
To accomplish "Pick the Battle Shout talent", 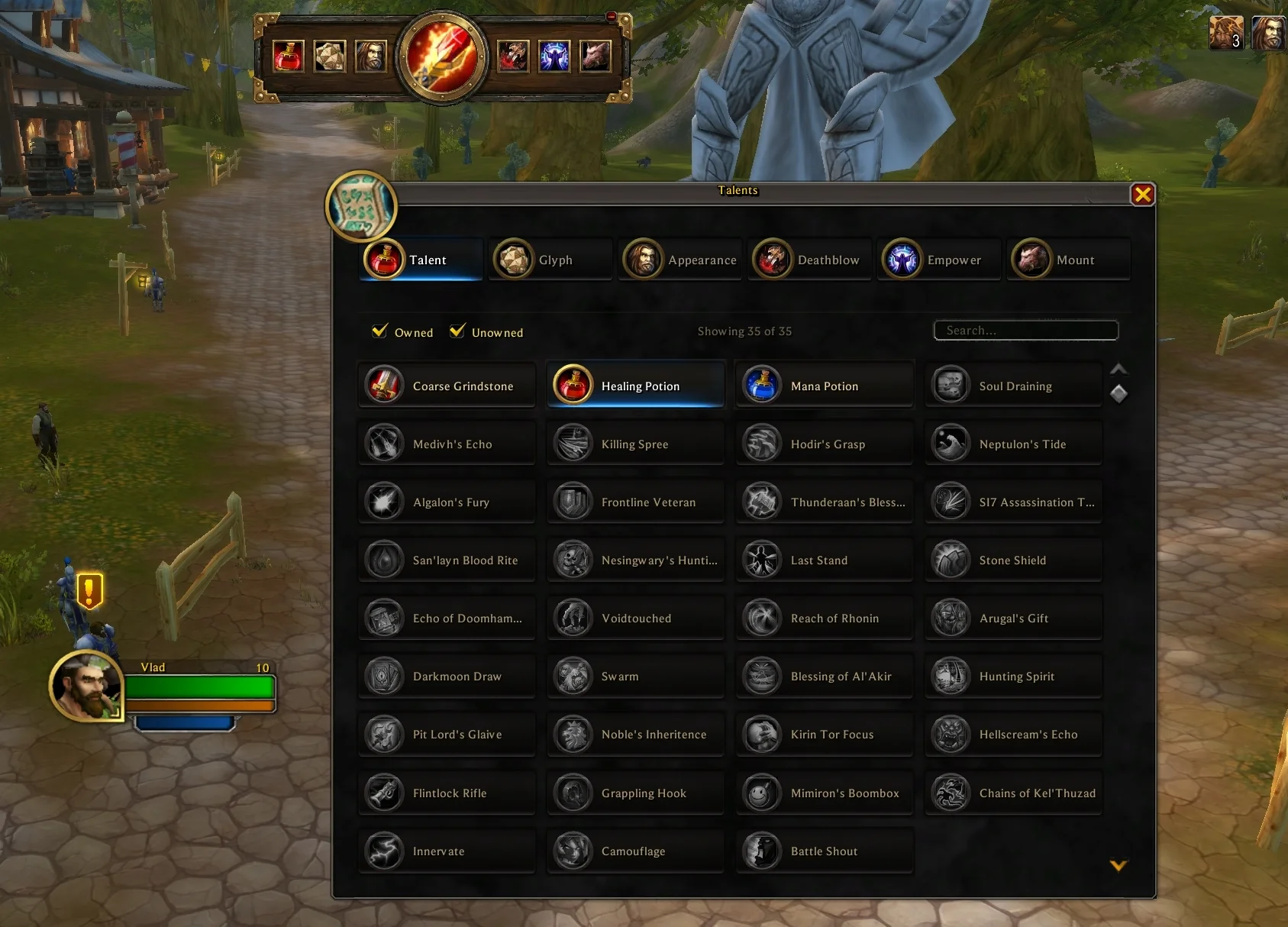I will tap(825, 851).
